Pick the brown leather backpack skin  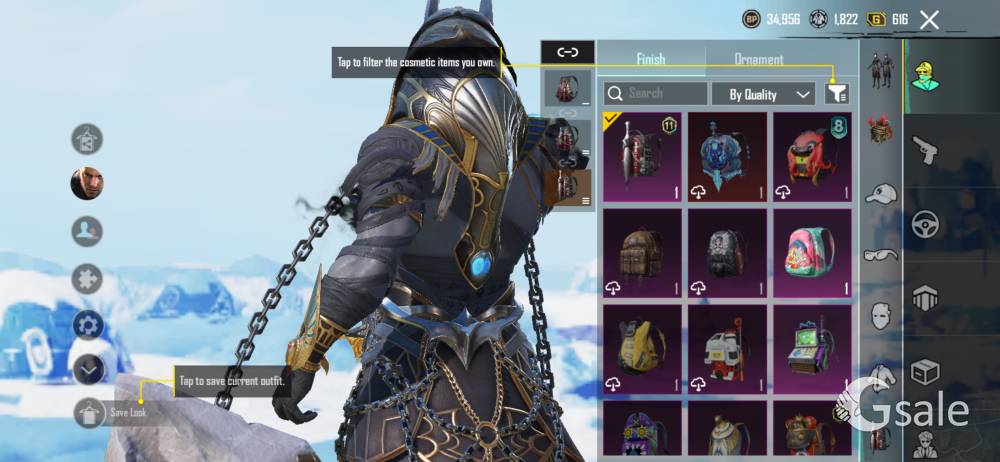(x=642, y=253)
